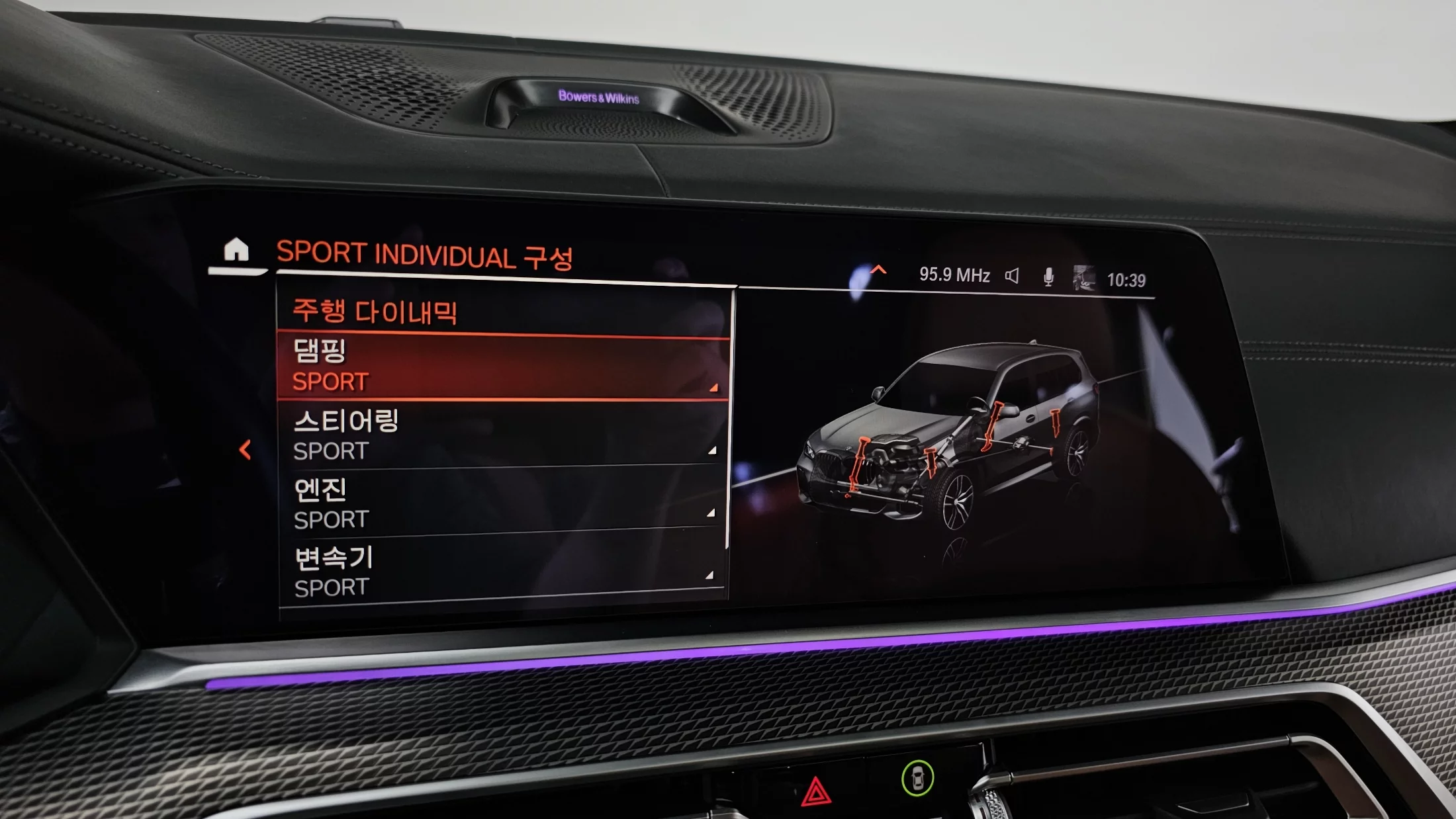Expand the status bar up arrow
The width and height of the screenshot is (1456, 819).
[878, 269]
